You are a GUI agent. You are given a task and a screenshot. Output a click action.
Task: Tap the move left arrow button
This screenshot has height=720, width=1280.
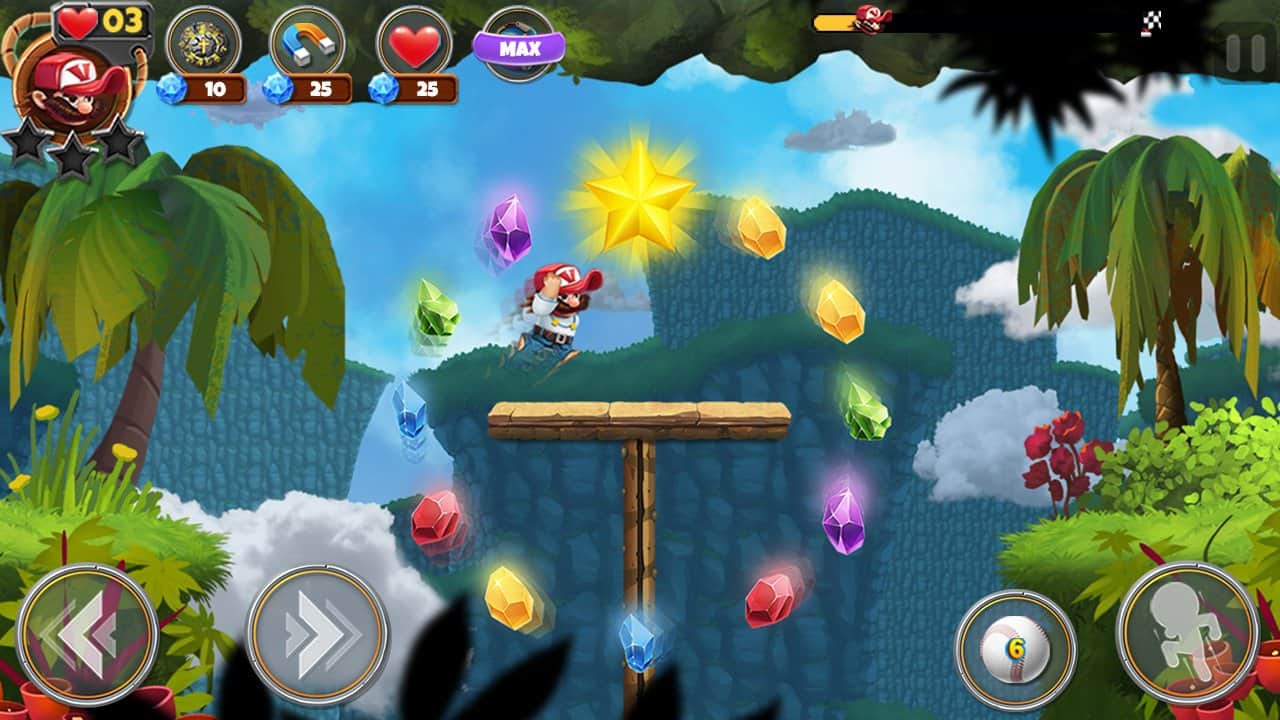pos(87,633)
